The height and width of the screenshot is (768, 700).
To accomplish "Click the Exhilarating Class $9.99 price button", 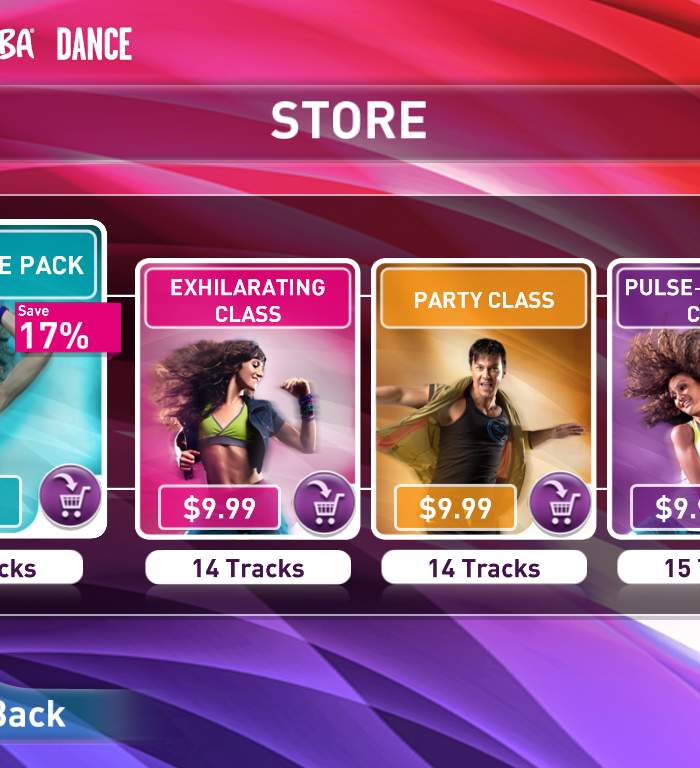I will click(x=220, y=508).
